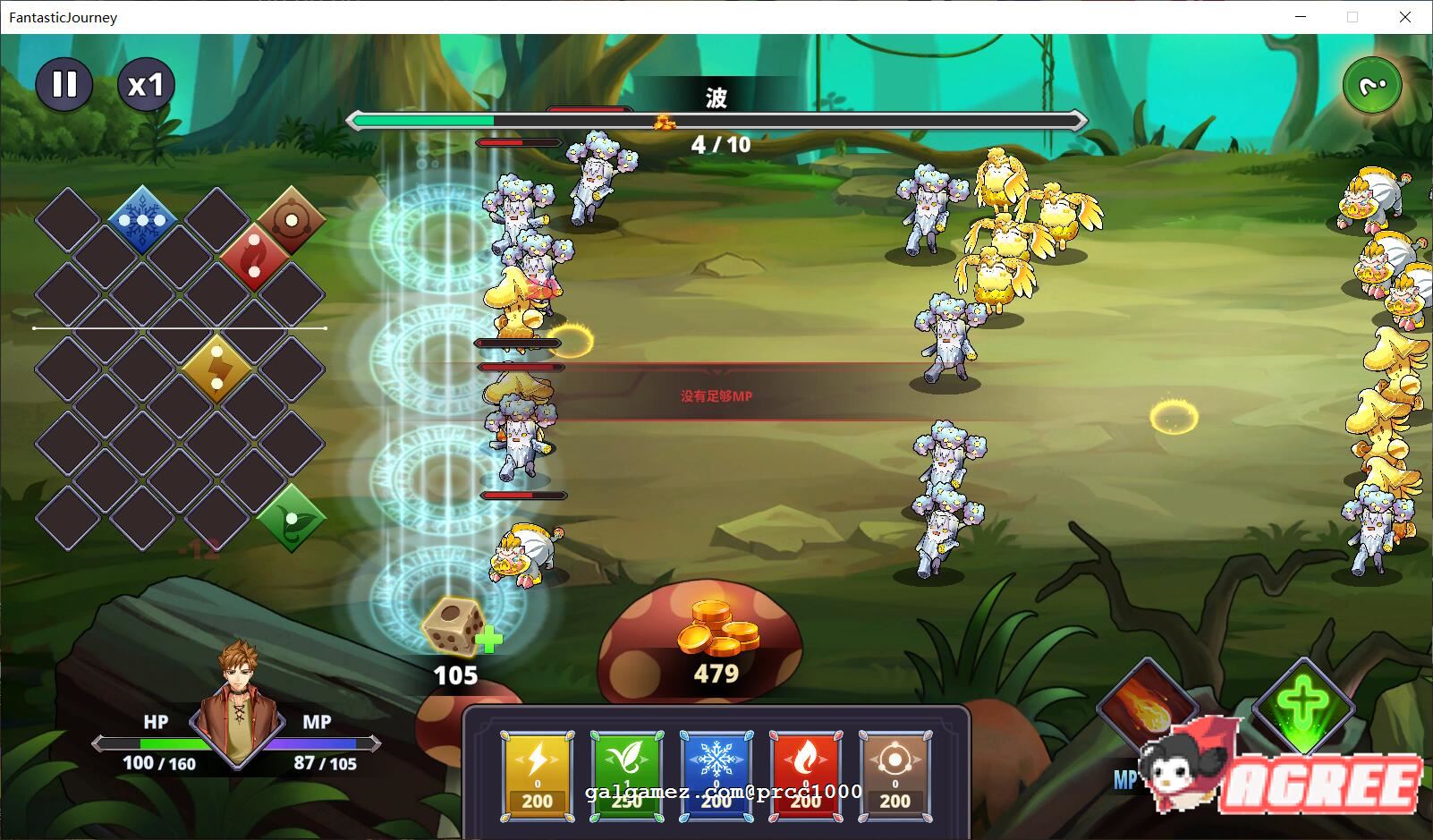Select the yellow lightning tile on grid
The height and width of the screenshot is (840, 1433).
click(216, 367)
